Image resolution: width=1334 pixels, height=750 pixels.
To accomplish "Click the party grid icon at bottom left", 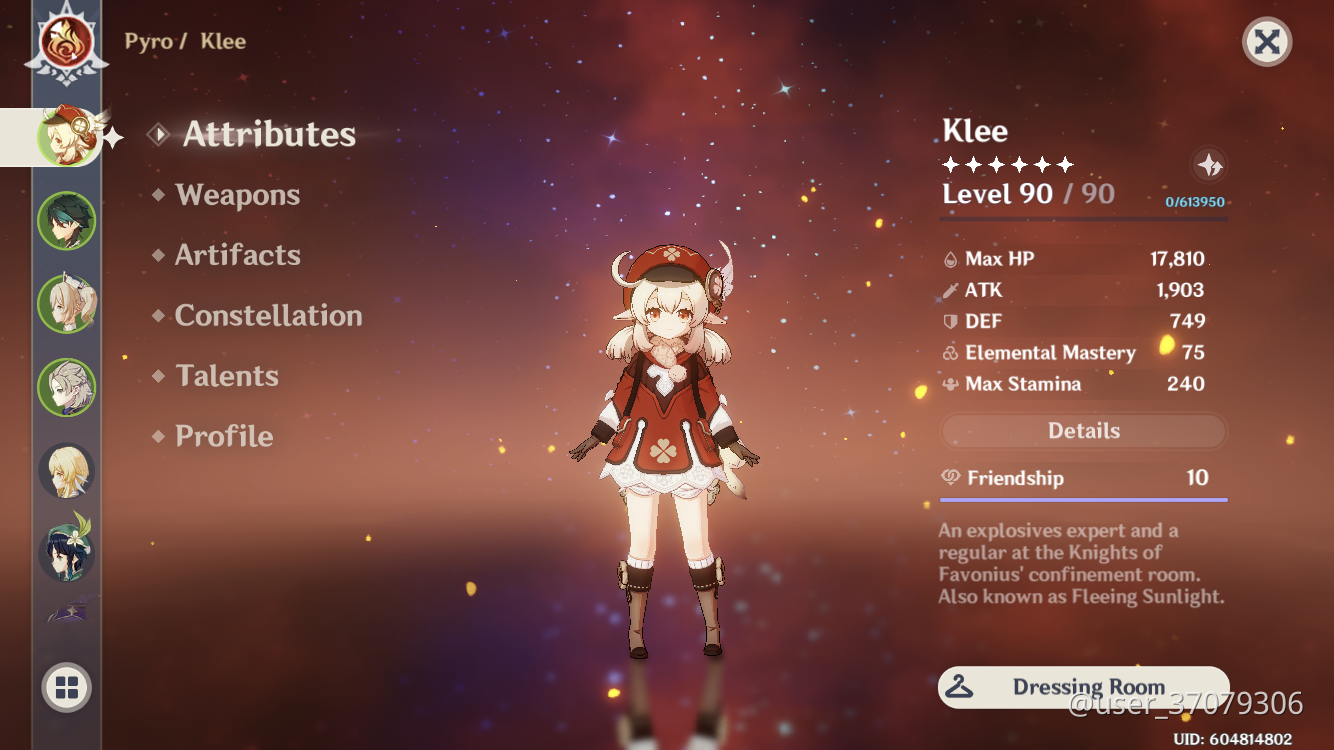I will 66,687.
